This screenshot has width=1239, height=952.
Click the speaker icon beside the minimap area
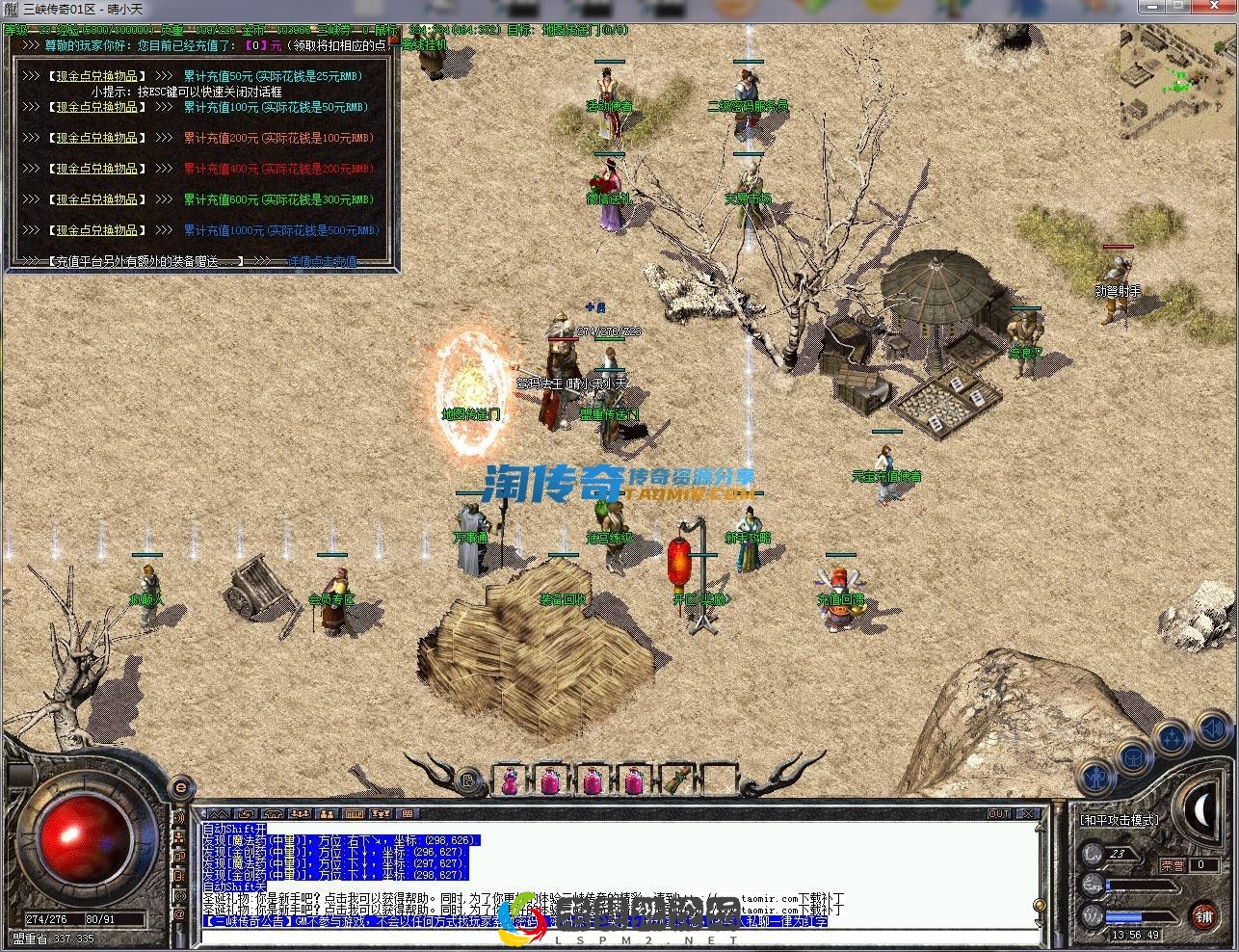[1212, 728]
